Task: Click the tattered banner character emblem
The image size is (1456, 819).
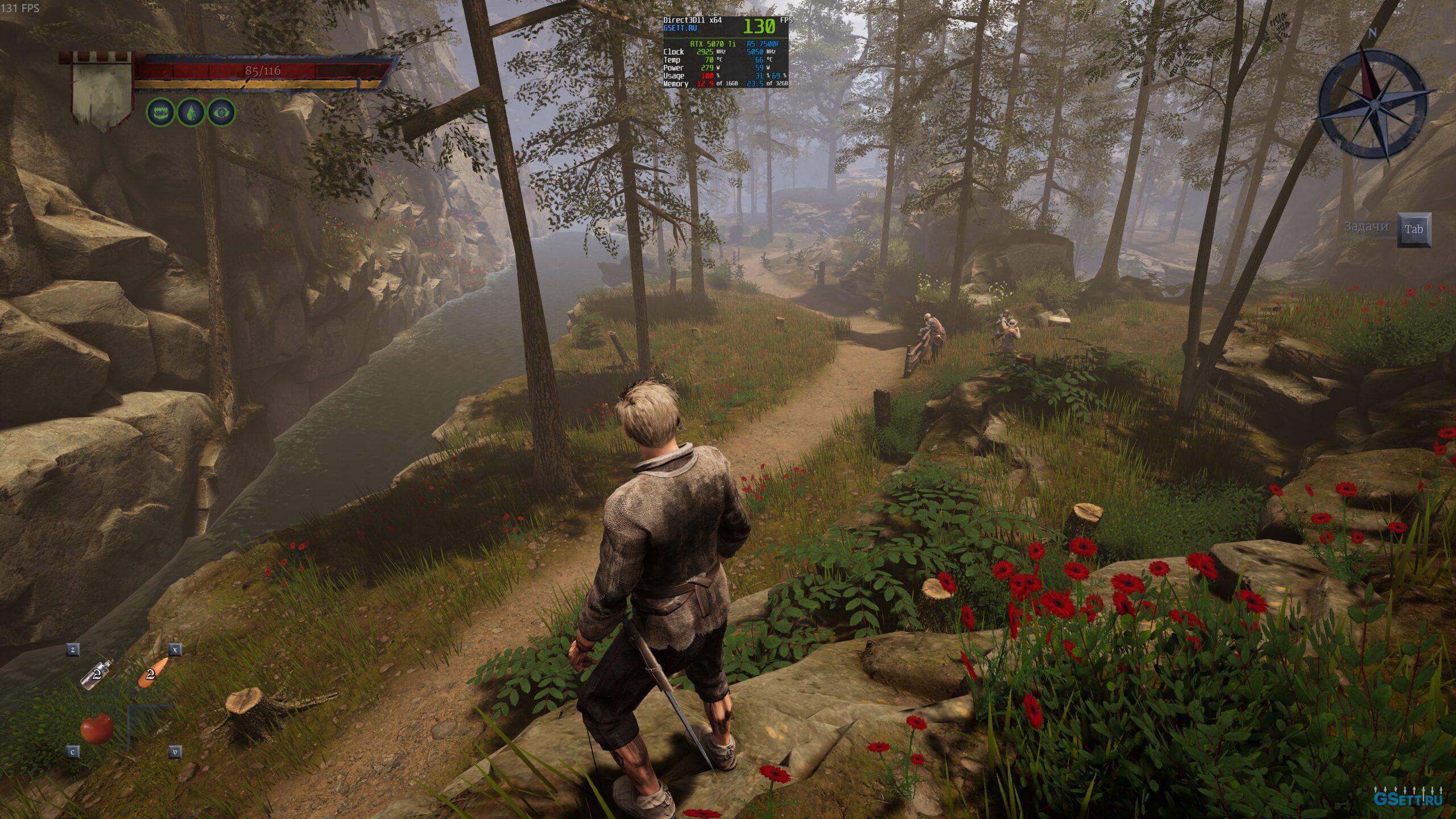Action: (101, 91)
